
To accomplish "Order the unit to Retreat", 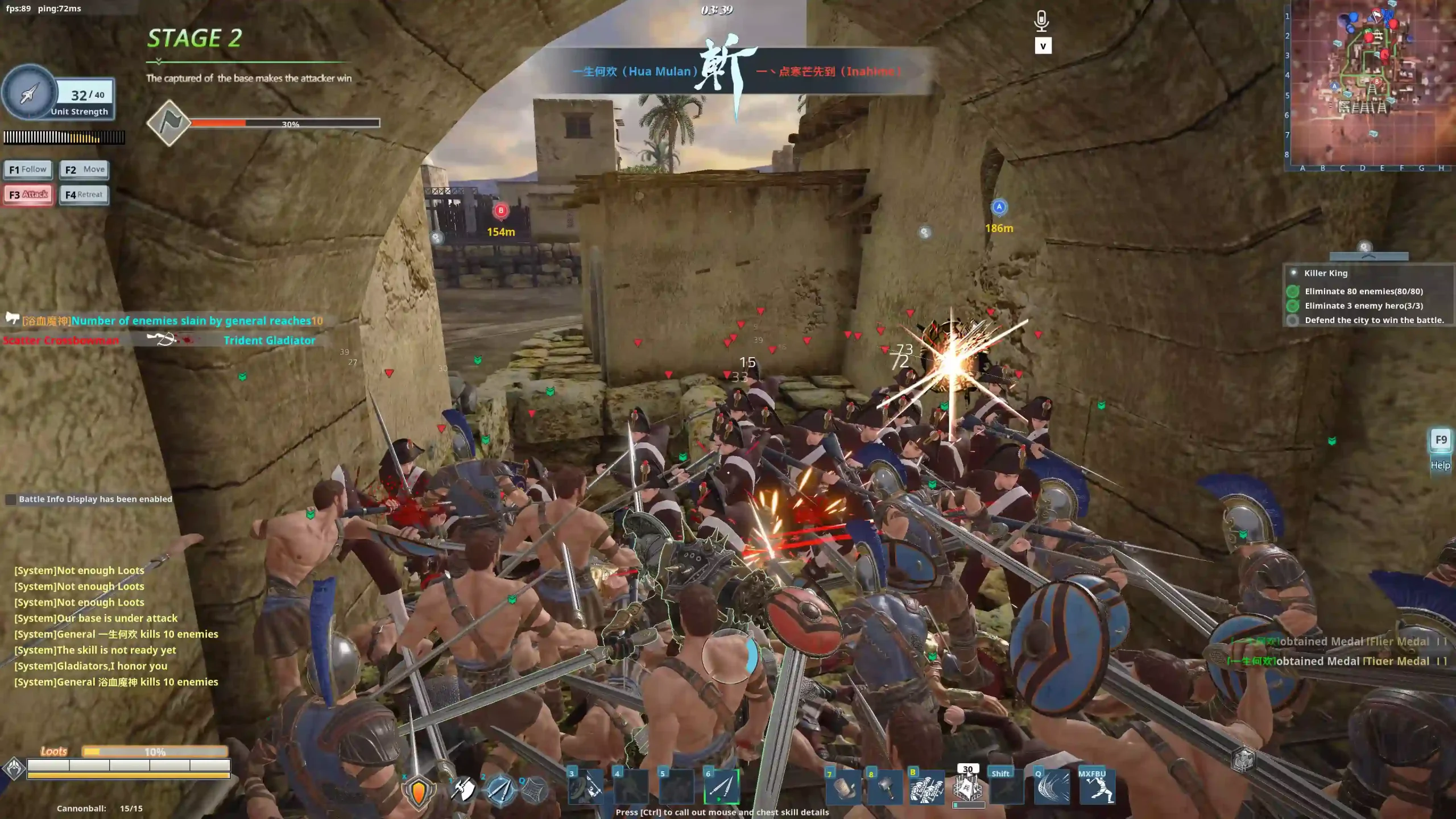I will click(84, 195).
